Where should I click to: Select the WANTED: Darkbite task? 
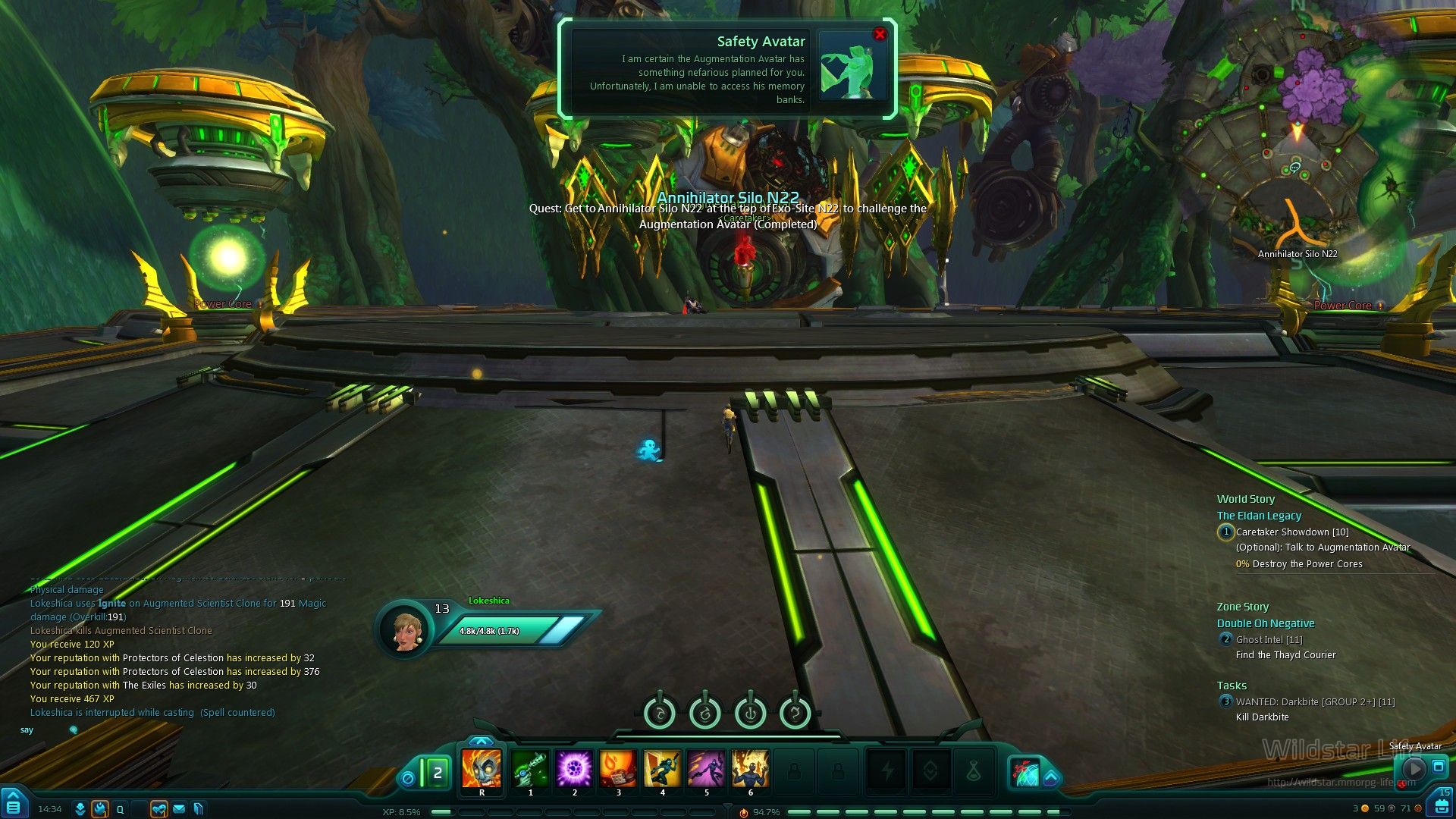tap(1314, 702)
